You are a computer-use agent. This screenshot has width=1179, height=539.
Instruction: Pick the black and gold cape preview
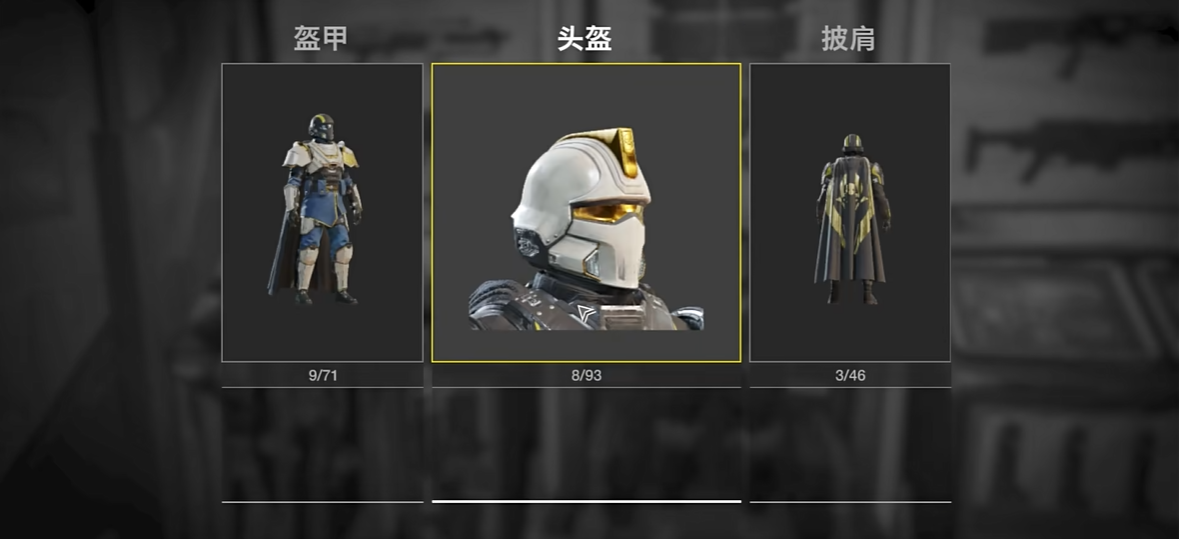coord(849,212)
